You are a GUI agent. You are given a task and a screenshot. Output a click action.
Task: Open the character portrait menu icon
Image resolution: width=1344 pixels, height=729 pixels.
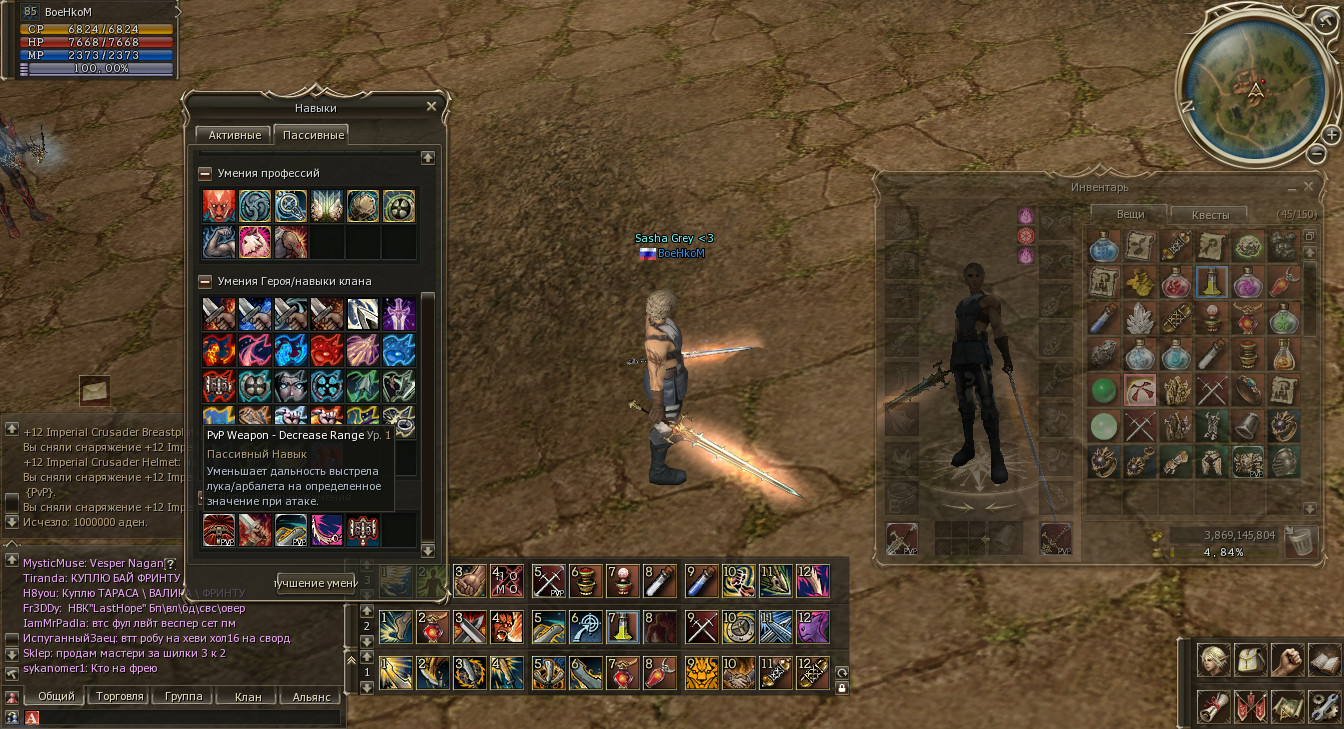click(1214, 660)
